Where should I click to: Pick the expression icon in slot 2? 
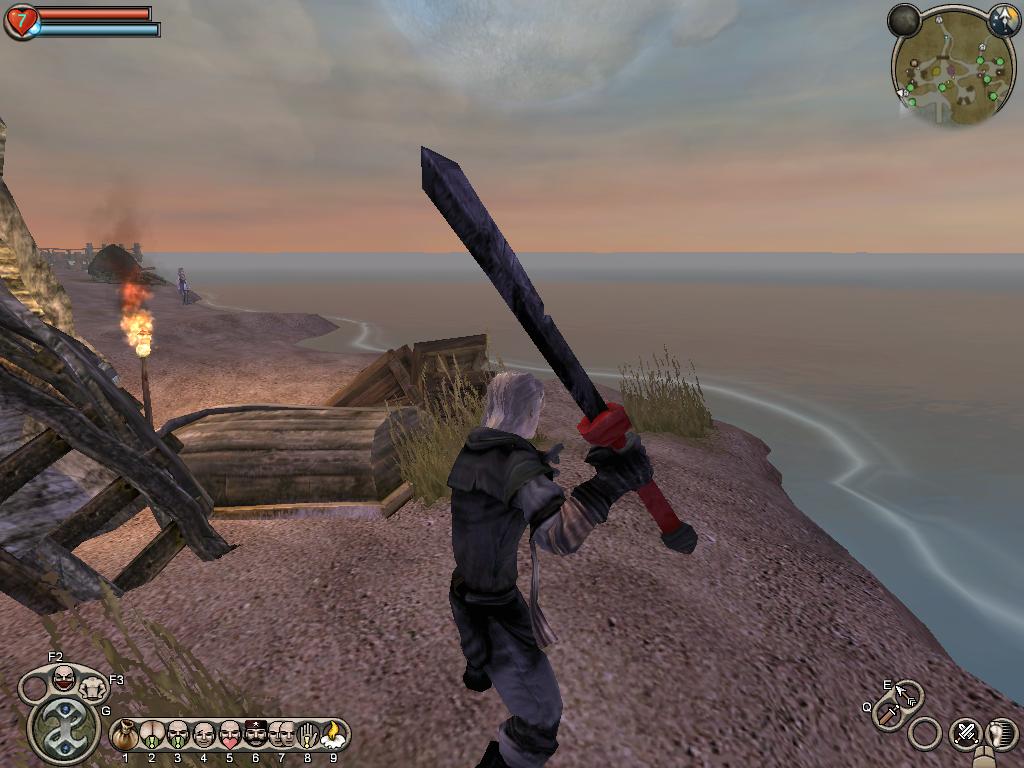[151, 736]
